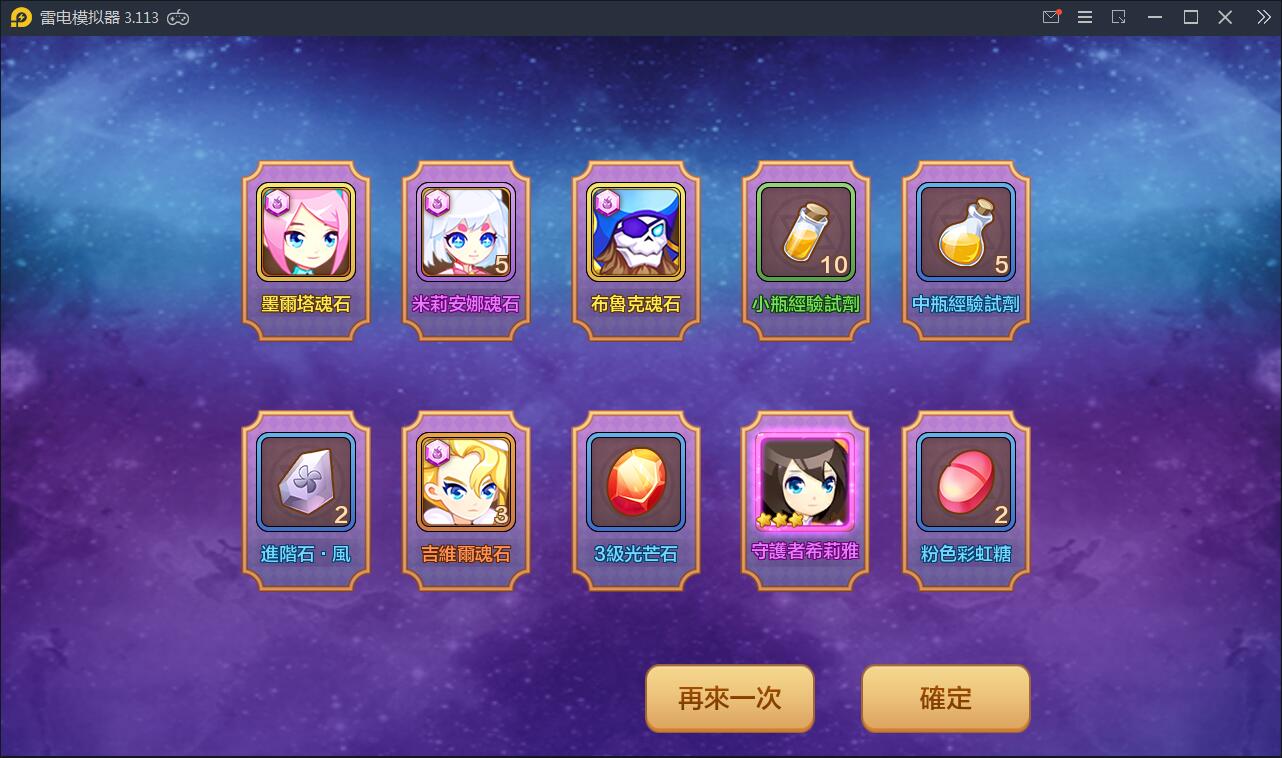Click the 進階石・風 advancement stone icon
Image resolution: width=1282 pixels, height=758 pixels.
coord(305,482)
